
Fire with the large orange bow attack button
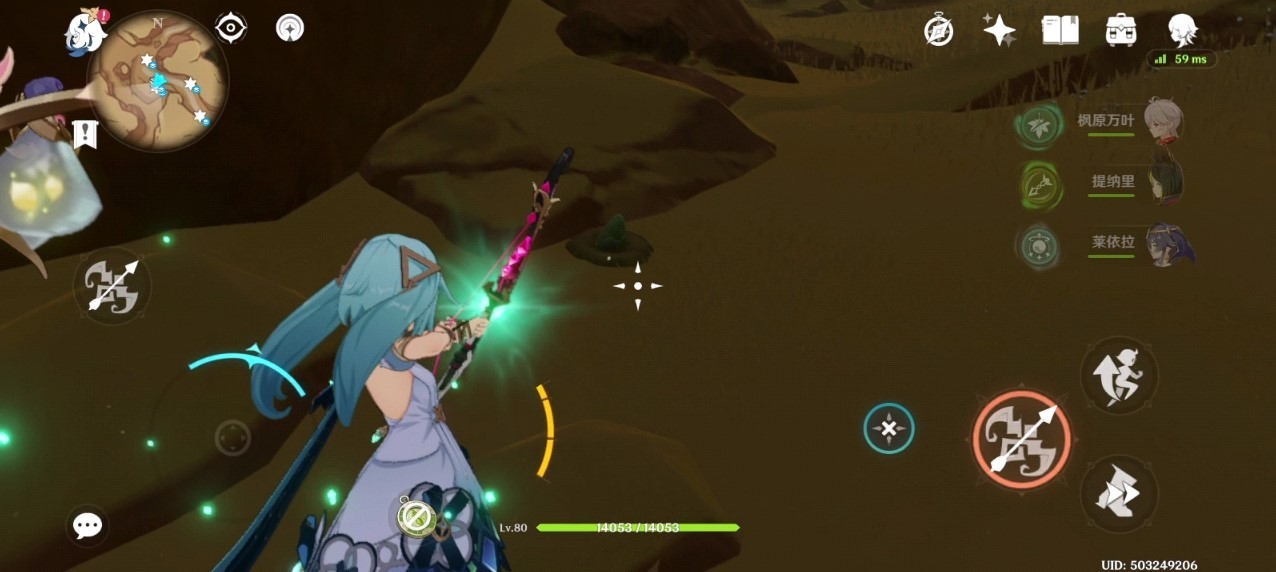(x=1021, y=439)
